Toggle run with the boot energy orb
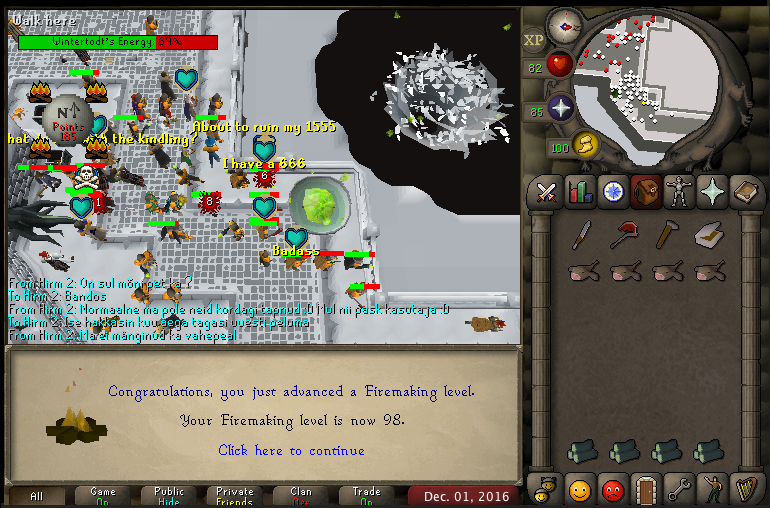The width and height of the screenshot is (770, 508). [584, 145]
